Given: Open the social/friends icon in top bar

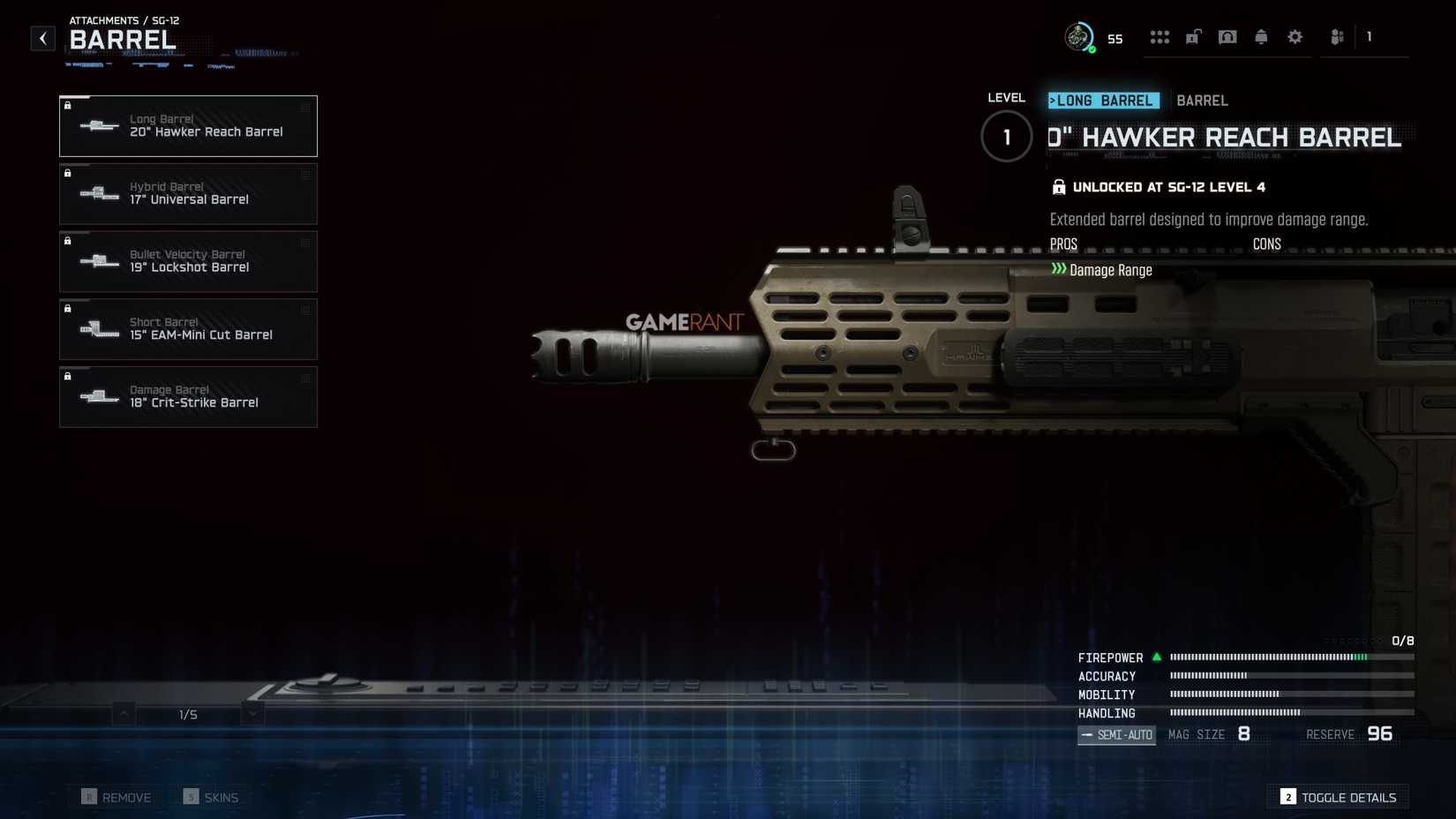Looking at the screenshot, I should click(1336, 37).
